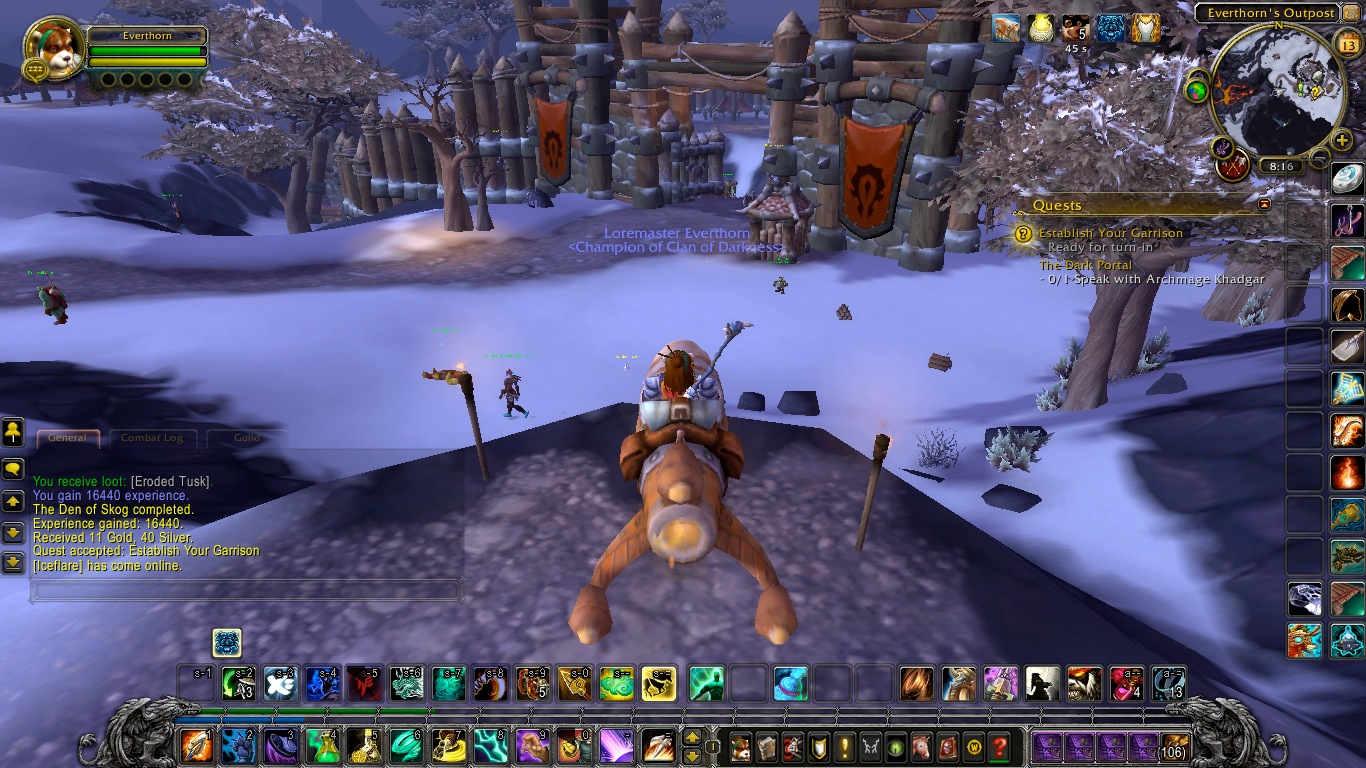
Task: Select The Dark Portal quest in the tracker
Action: 1086,265
